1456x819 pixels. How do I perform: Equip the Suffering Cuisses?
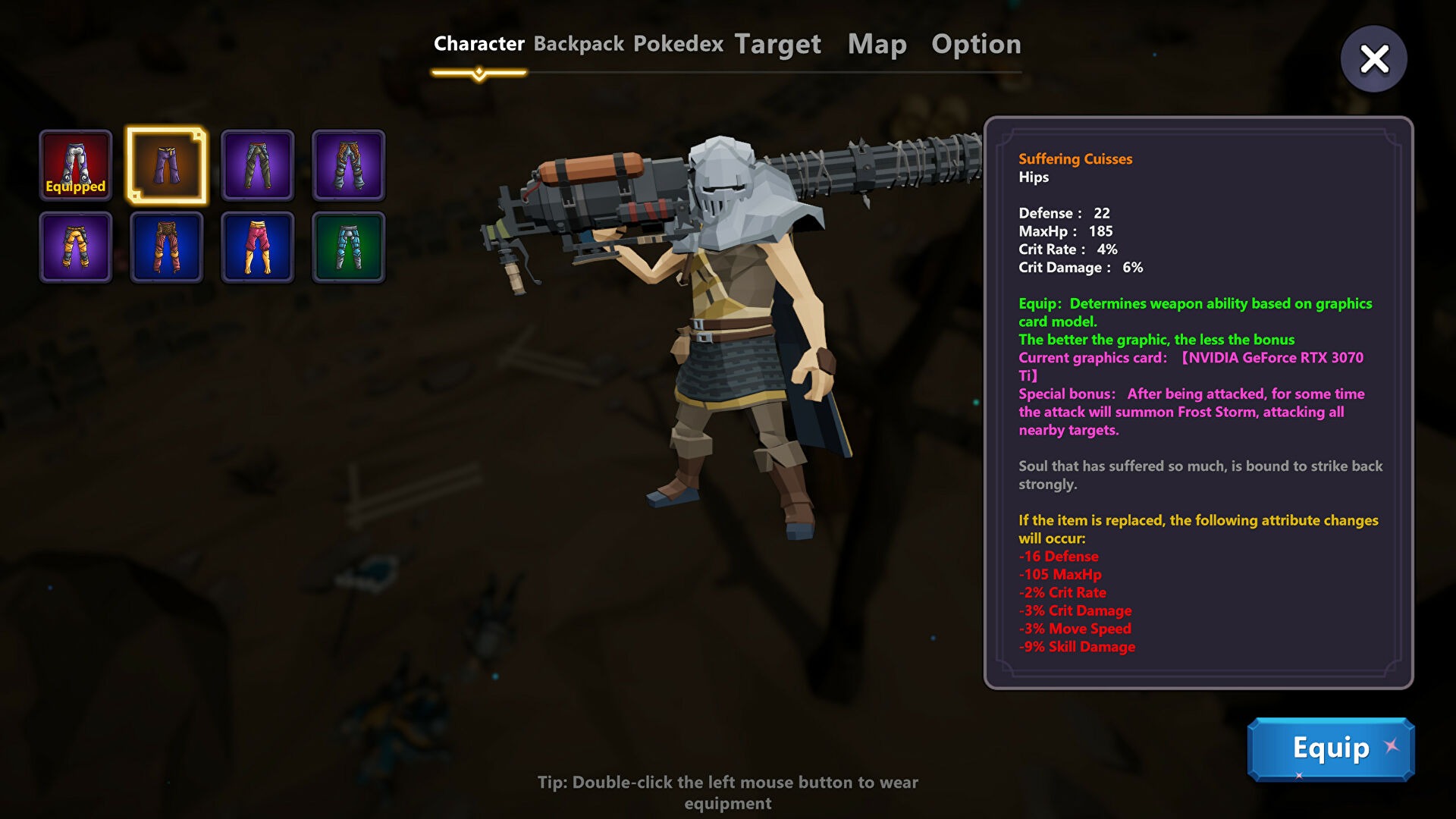coord(1330,749)
